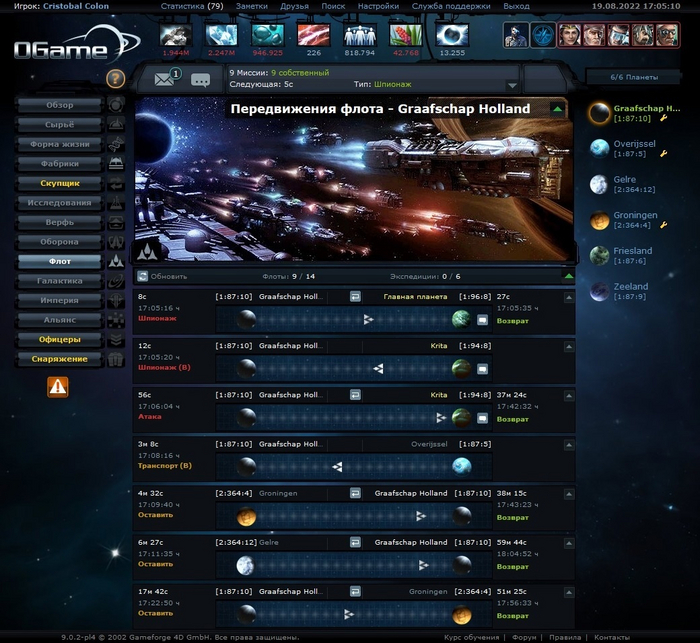Open Статистика from the top bar
The width and height of the screenshot is (700, 643).
pos(191,6)
